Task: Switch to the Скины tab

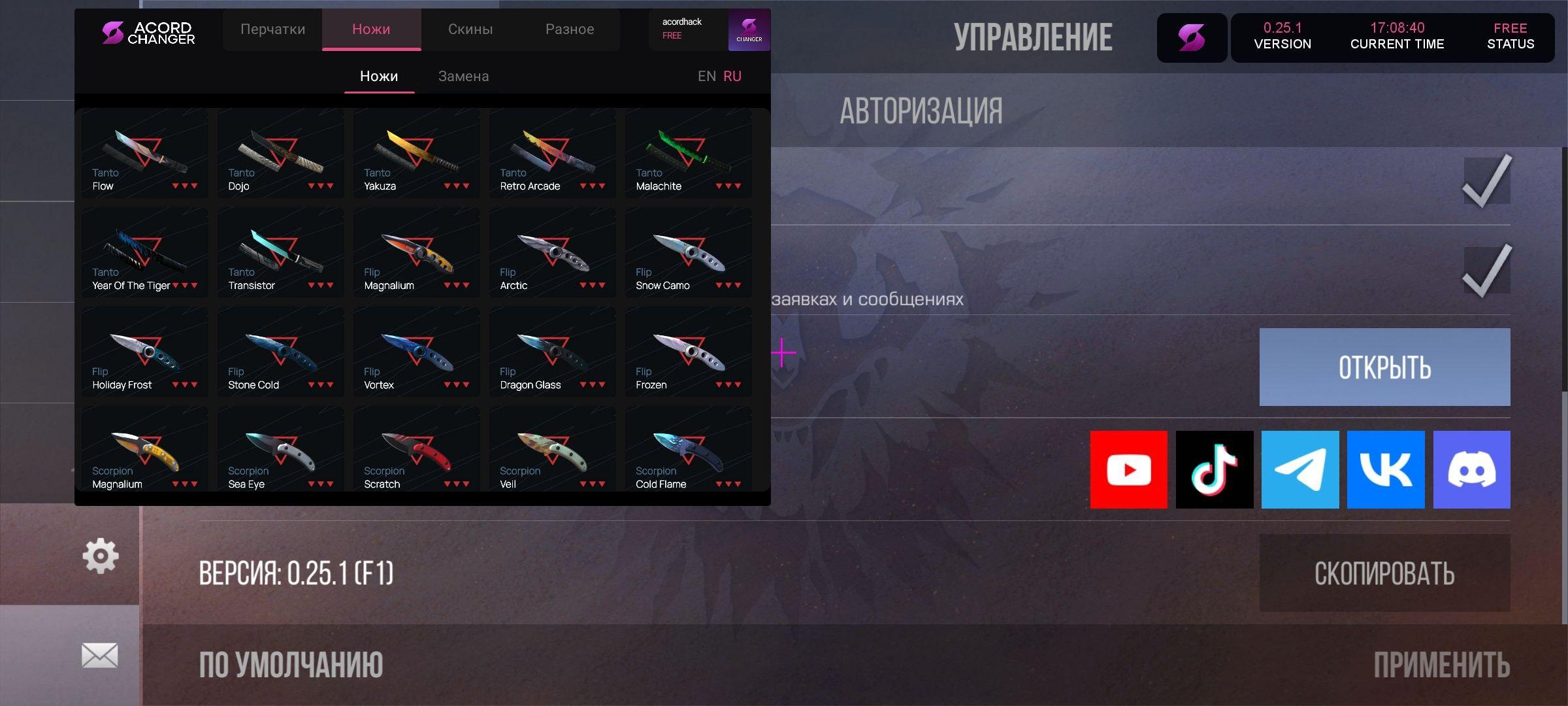Action: (x=470, y=29)
